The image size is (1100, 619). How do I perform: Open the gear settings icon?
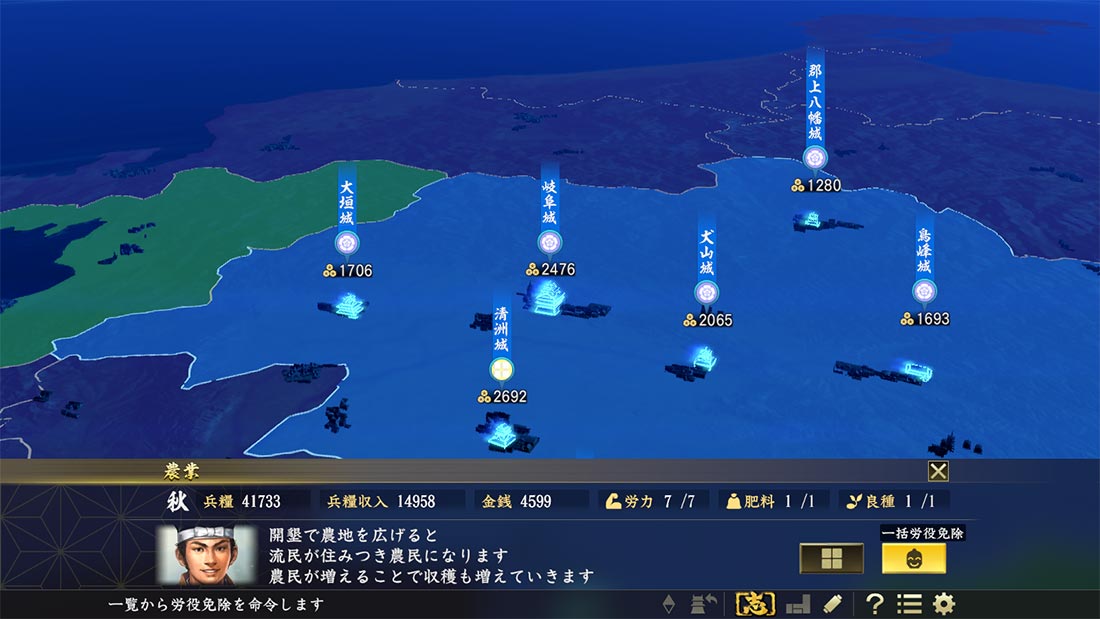tap(943, 604)
